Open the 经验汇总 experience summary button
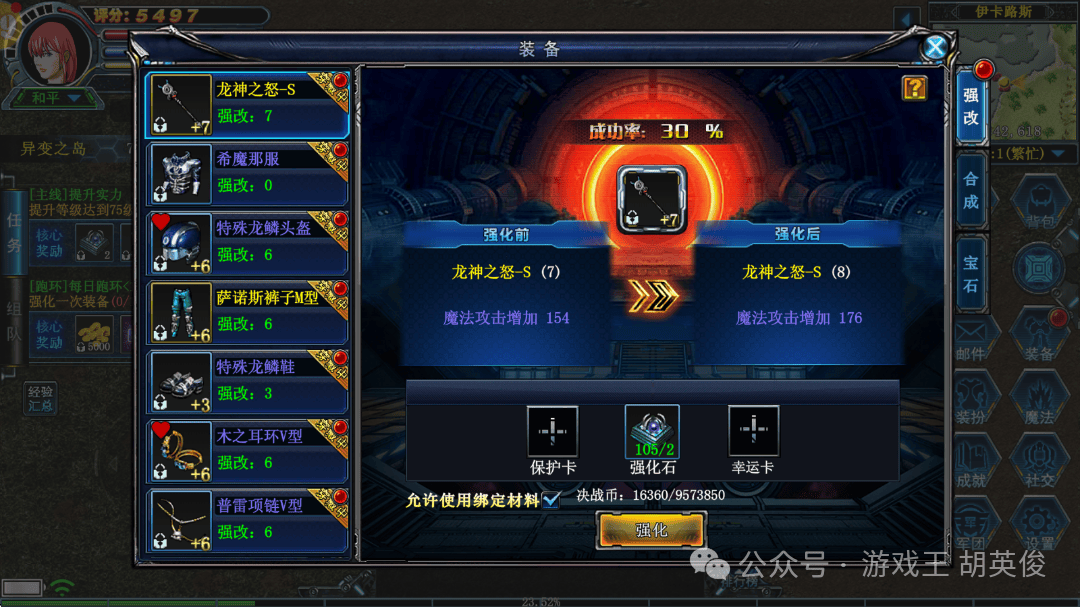Viewport: 1080px width, 607px height. (x=41, y=398)
